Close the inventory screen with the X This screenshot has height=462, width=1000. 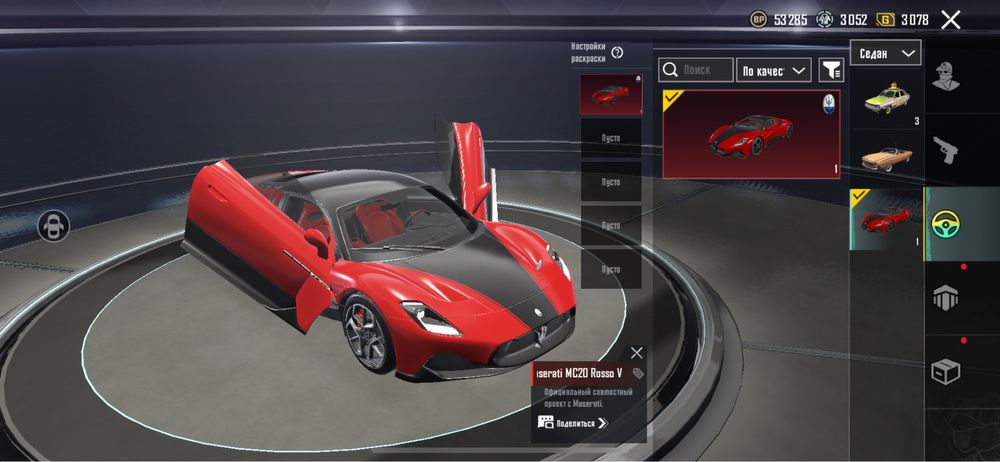(951, 20)
